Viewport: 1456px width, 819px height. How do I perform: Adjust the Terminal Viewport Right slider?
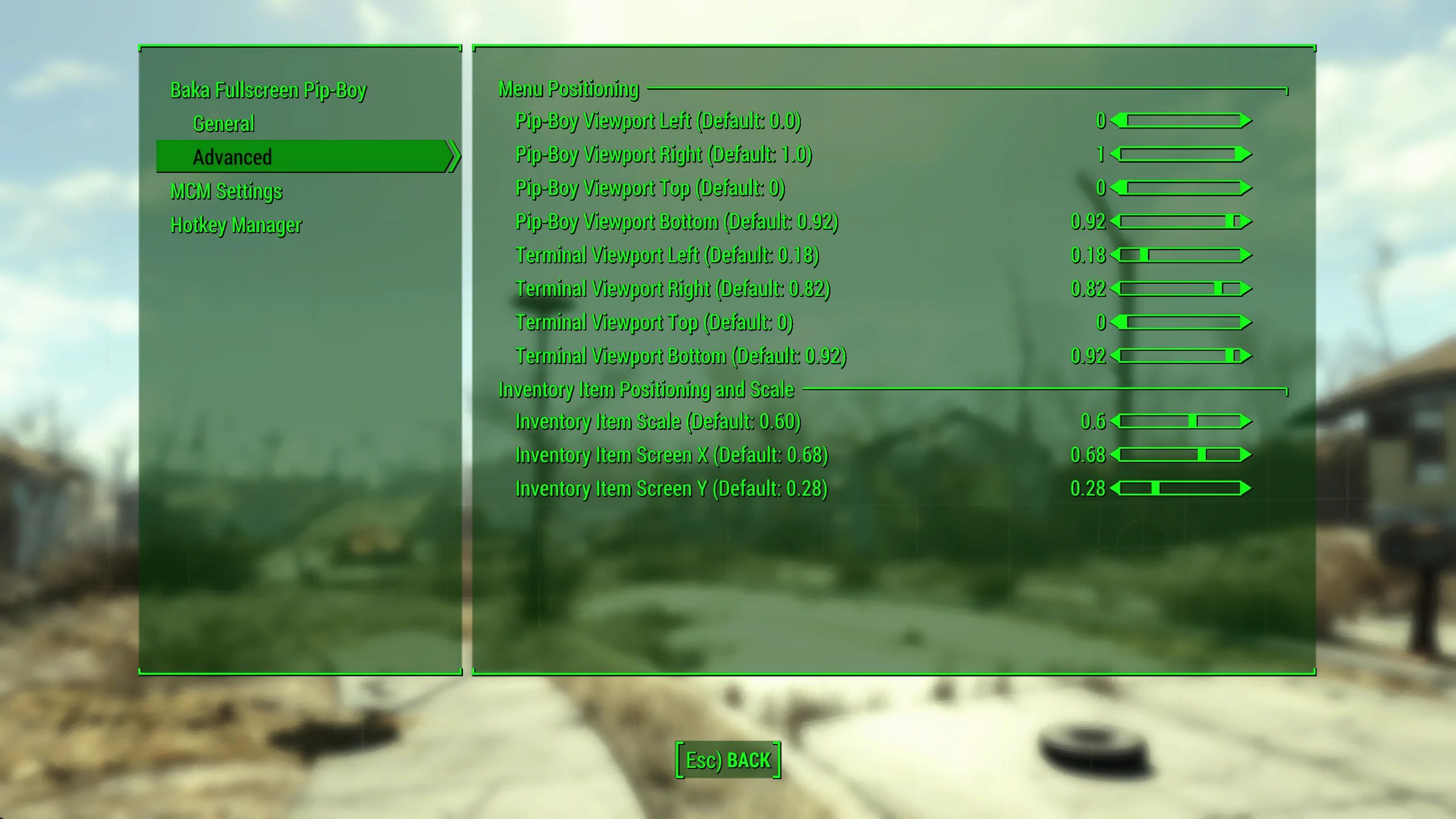pyautogui.click(x=1180, y=288)
